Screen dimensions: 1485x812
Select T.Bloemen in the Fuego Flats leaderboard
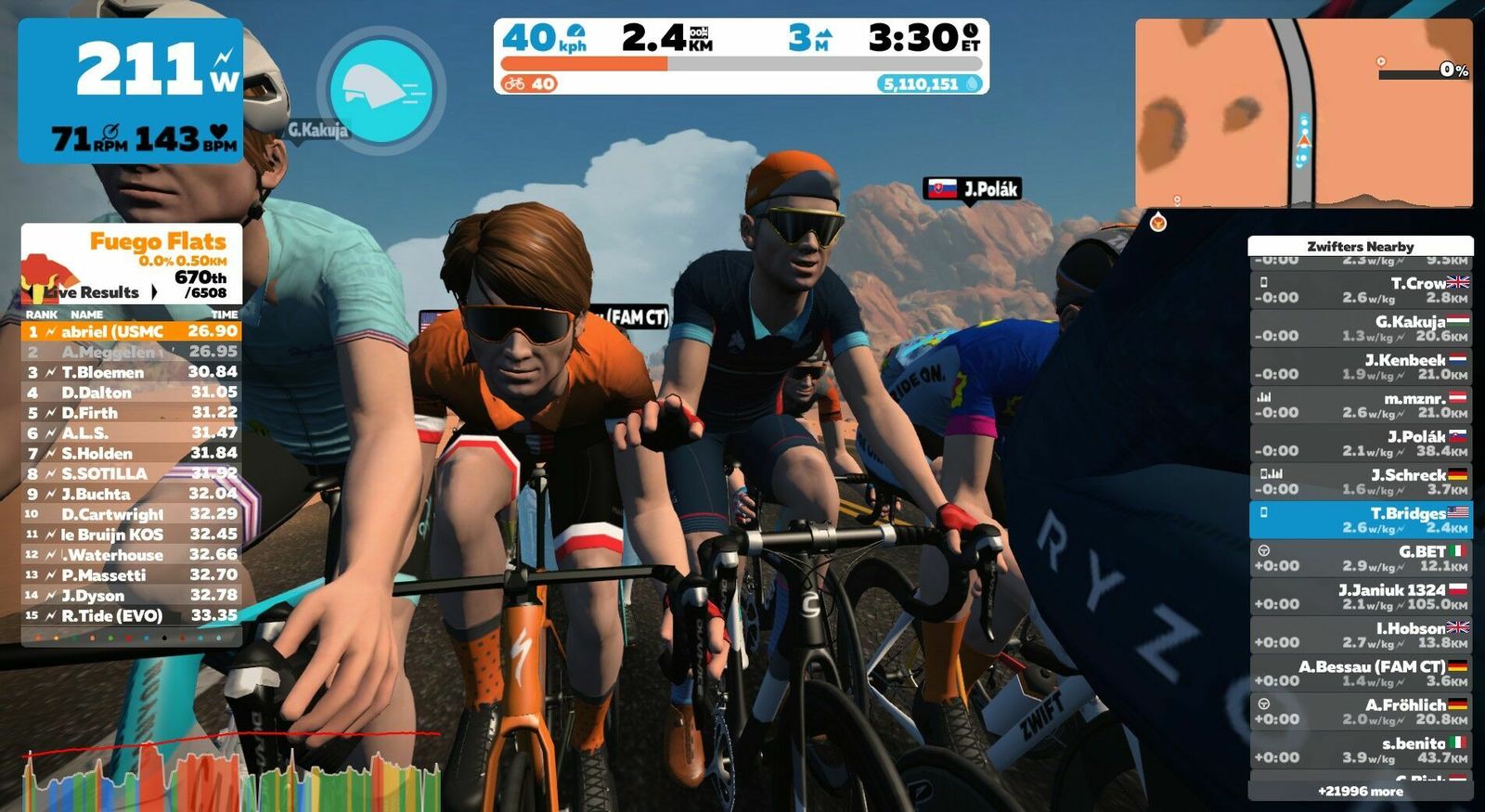131,372
